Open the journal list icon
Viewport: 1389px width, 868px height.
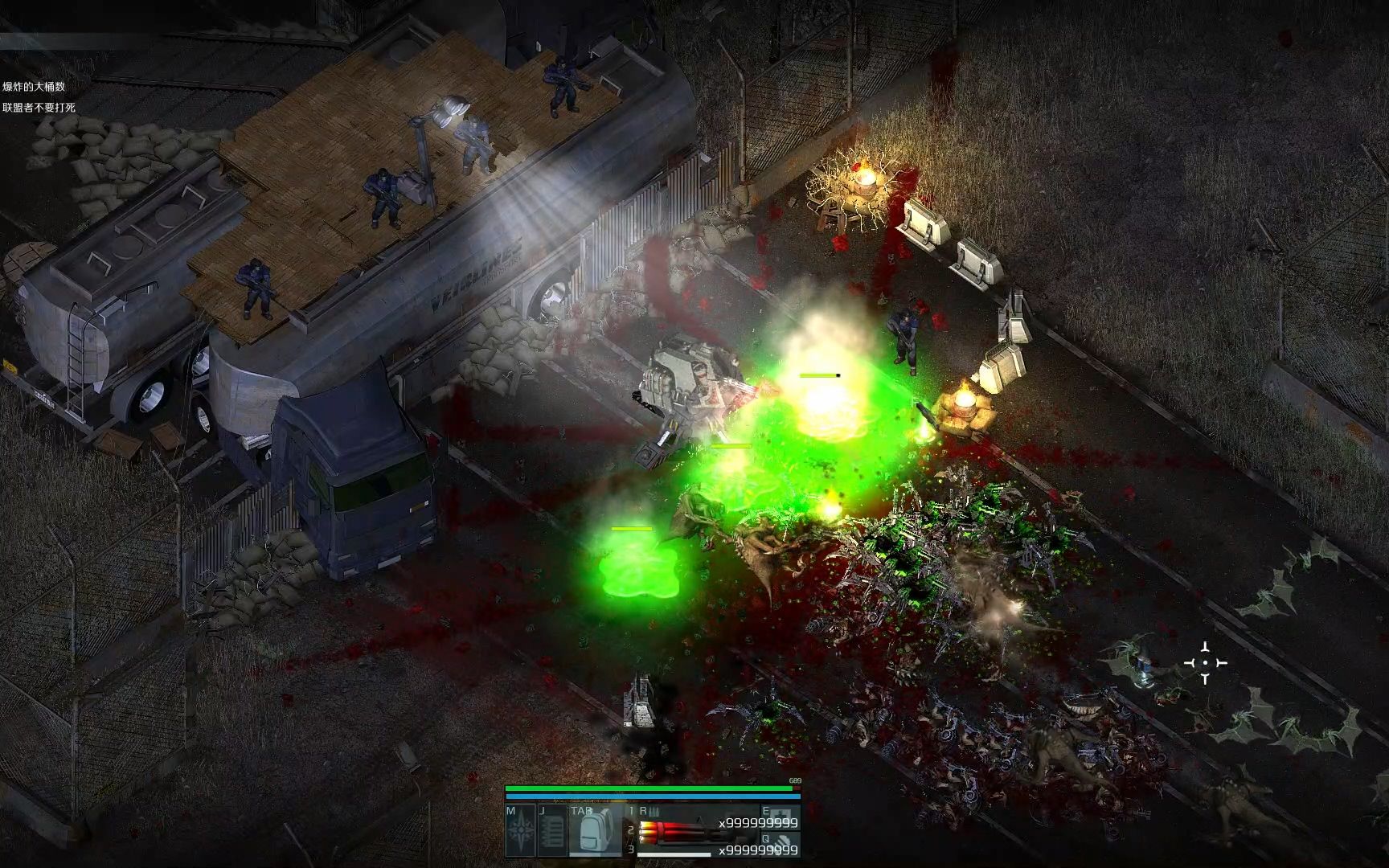[x=552, y=831]
